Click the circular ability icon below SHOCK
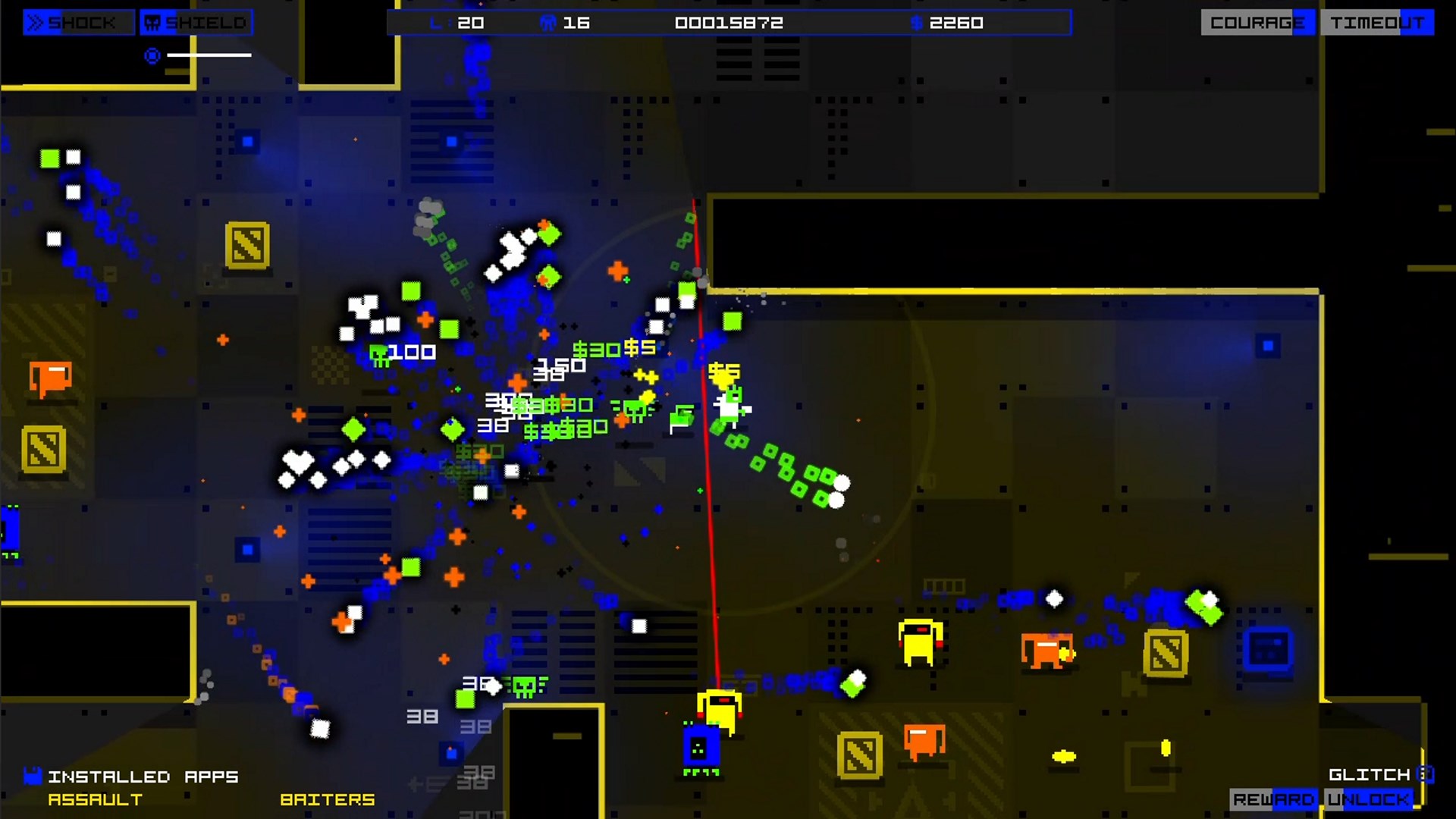This screenshot has width=1456, height=819. (151, 55)
